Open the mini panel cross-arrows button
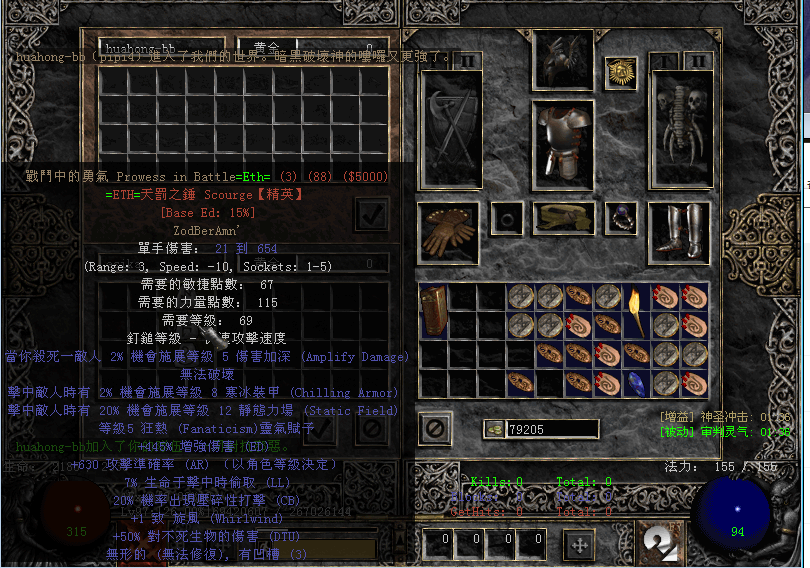Screen dimensions: 810x568 pyautogui.click(x=577, y=544)
